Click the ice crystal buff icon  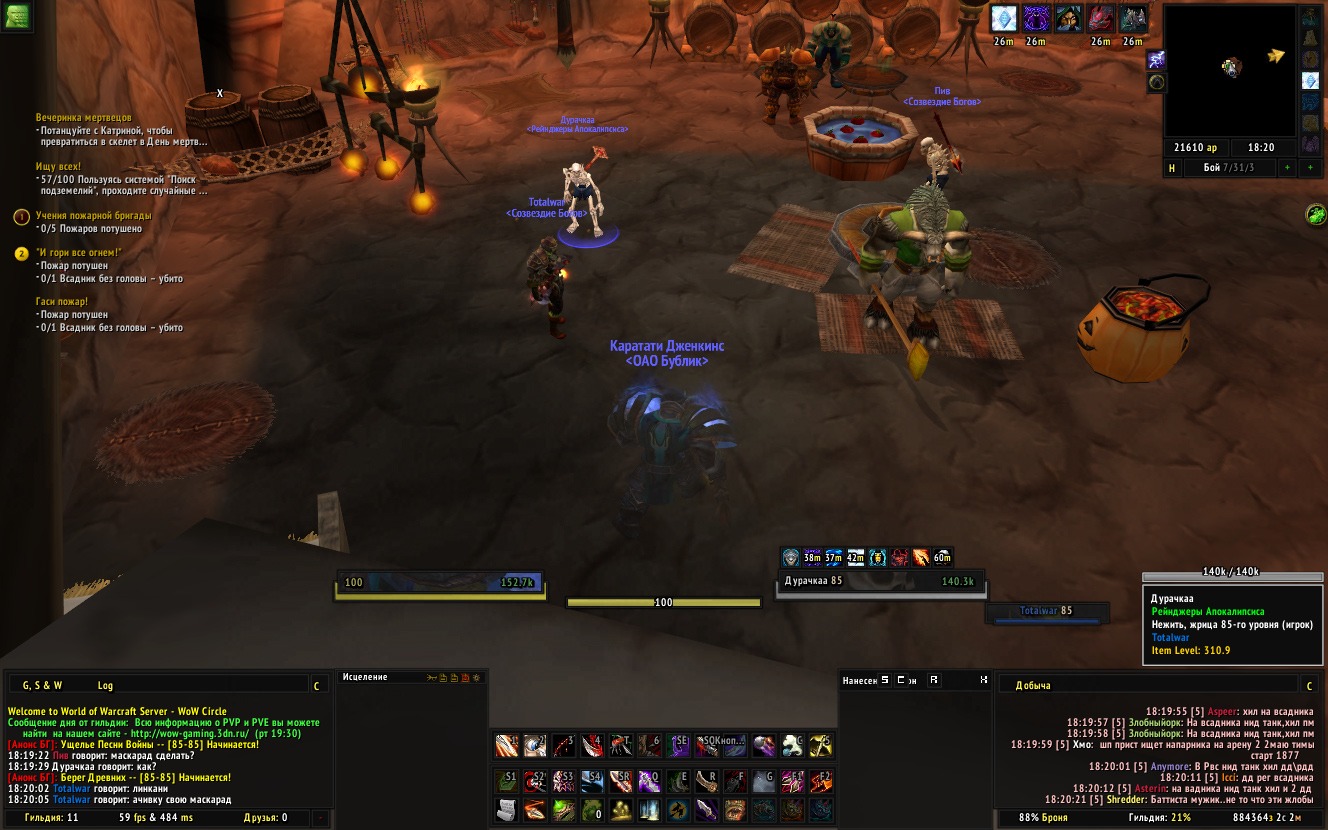tap(1003, 18)
